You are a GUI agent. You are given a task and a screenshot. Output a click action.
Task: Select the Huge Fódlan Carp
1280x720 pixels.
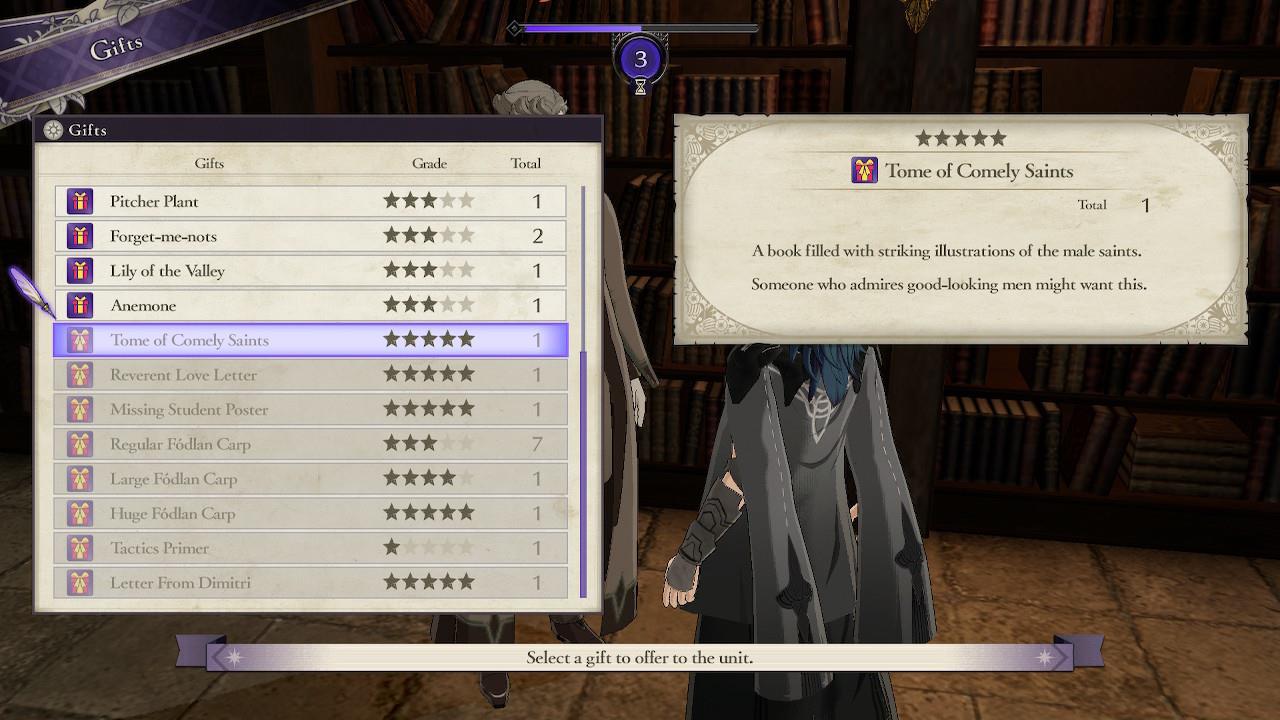(310, 513)
